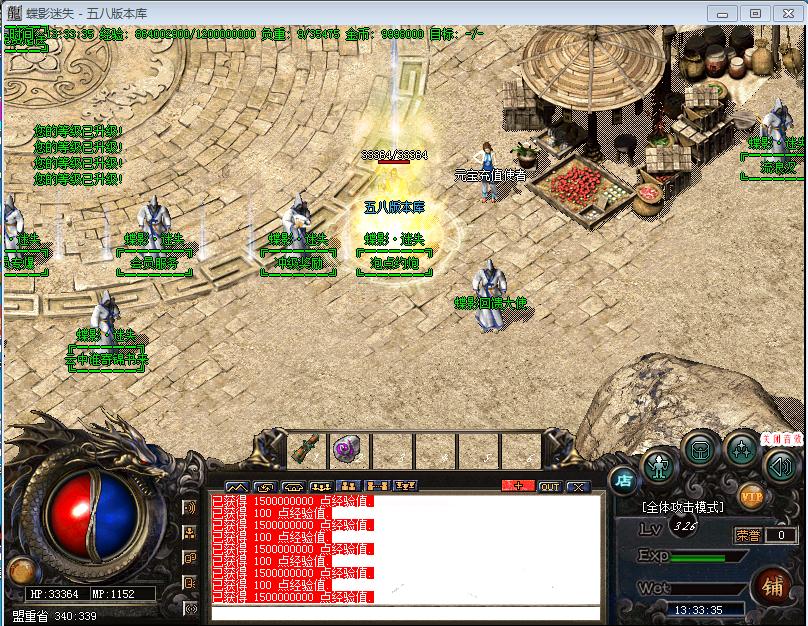Toggle the speaker sound icon

click(x=782, y=464)
